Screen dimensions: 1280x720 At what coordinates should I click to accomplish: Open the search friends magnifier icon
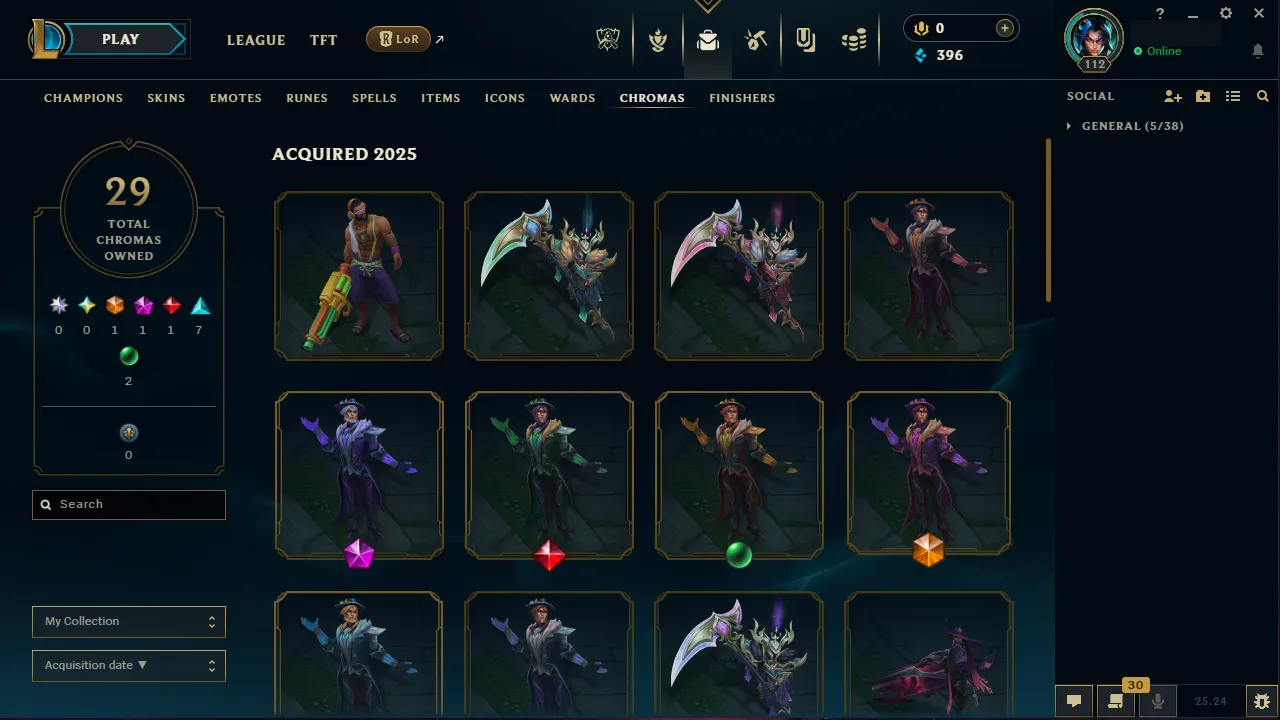(x=1262, y=96)
